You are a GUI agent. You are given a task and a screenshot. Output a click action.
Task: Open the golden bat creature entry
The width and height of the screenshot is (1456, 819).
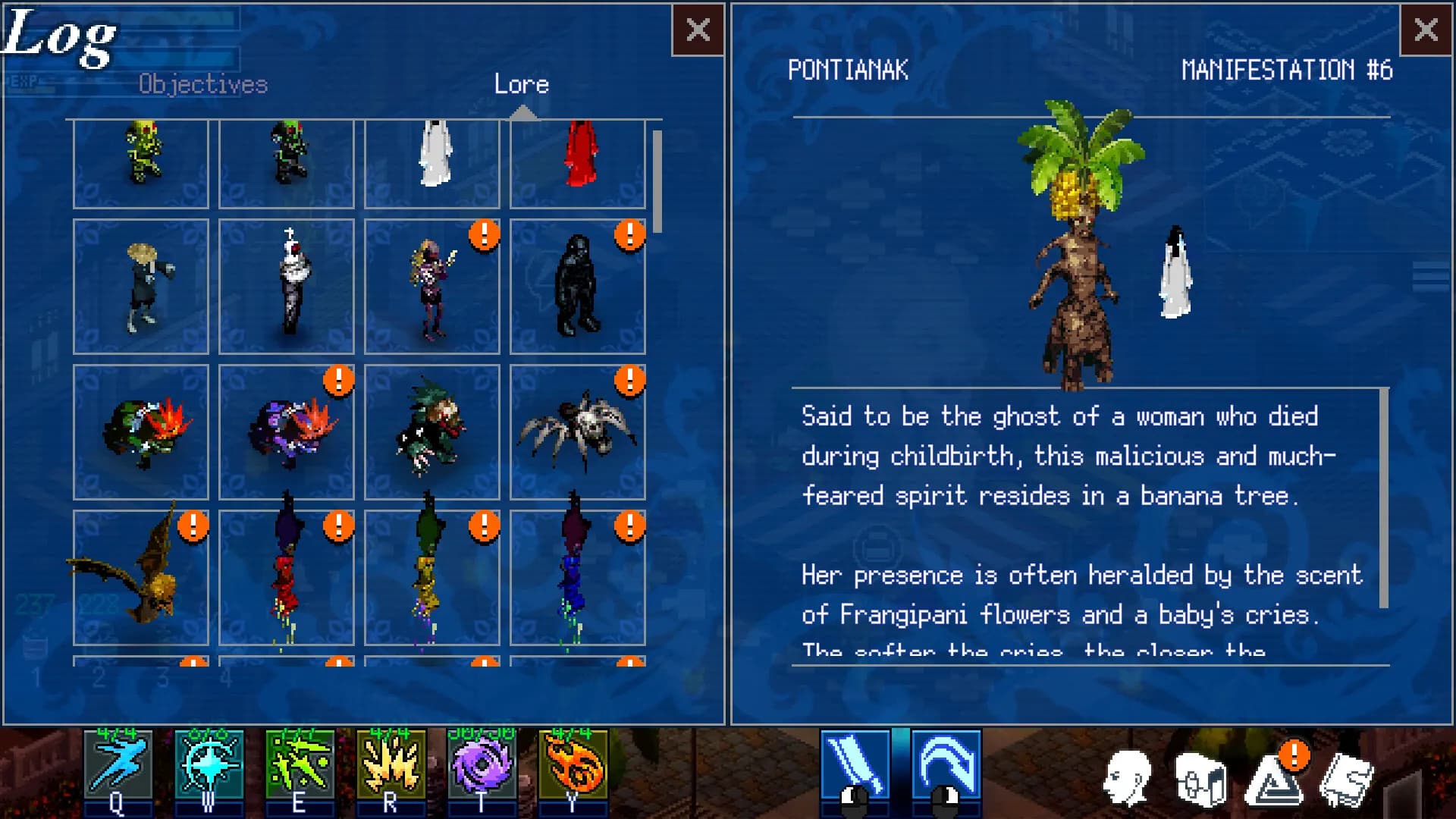(141, 578)
